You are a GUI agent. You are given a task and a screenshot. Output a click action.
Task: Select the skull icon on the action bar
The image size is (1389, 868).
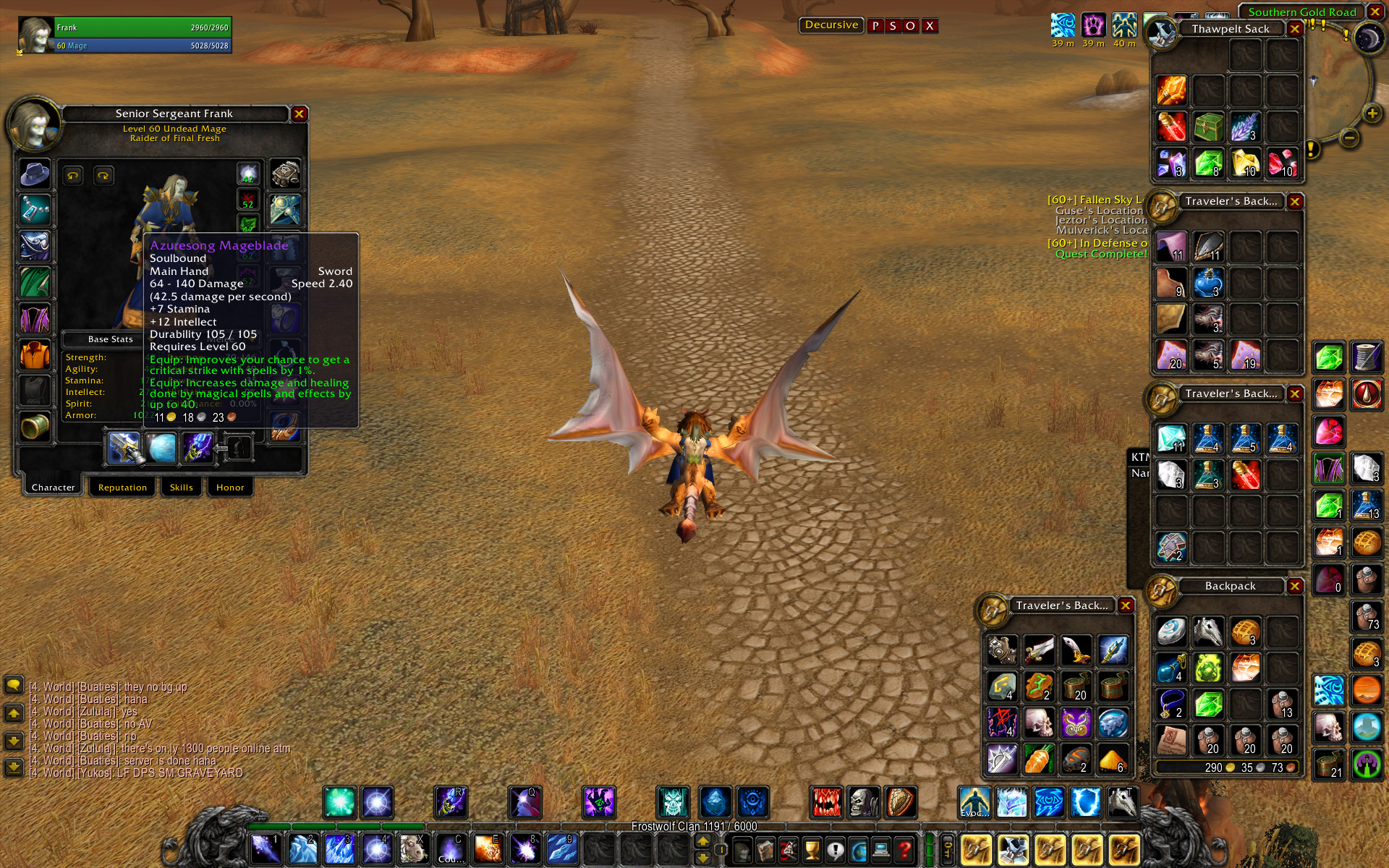pyautogui.click(x=864, y=802)
